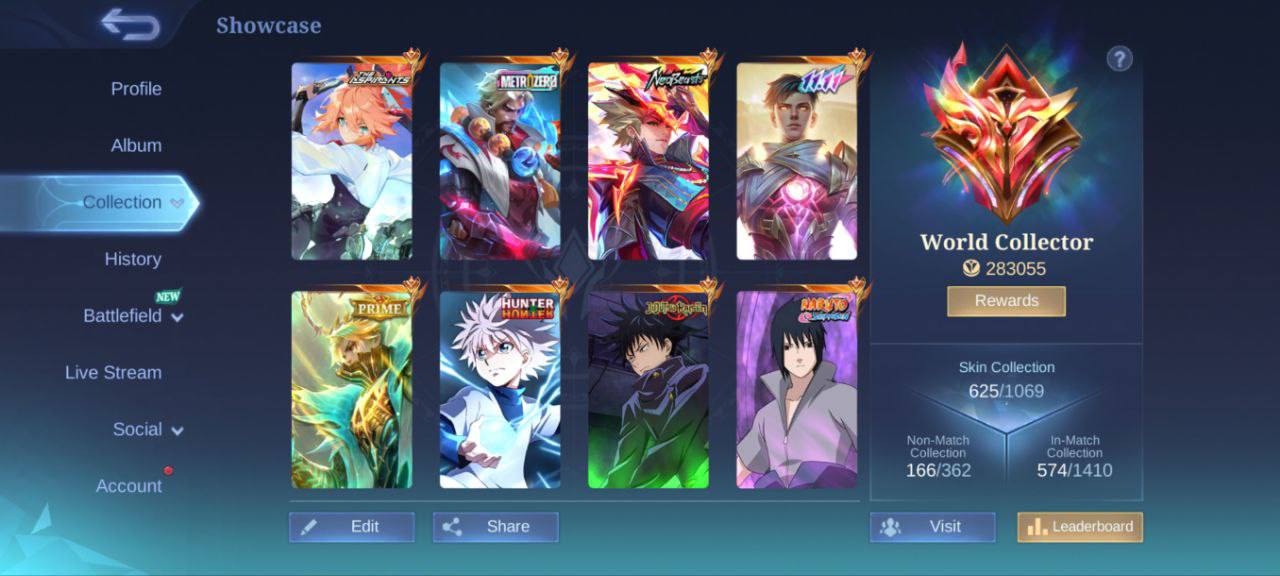Viewport: 1280px width, 576px height.
Task: Go back using the arrow button
Action: click(x=131, y=25)
